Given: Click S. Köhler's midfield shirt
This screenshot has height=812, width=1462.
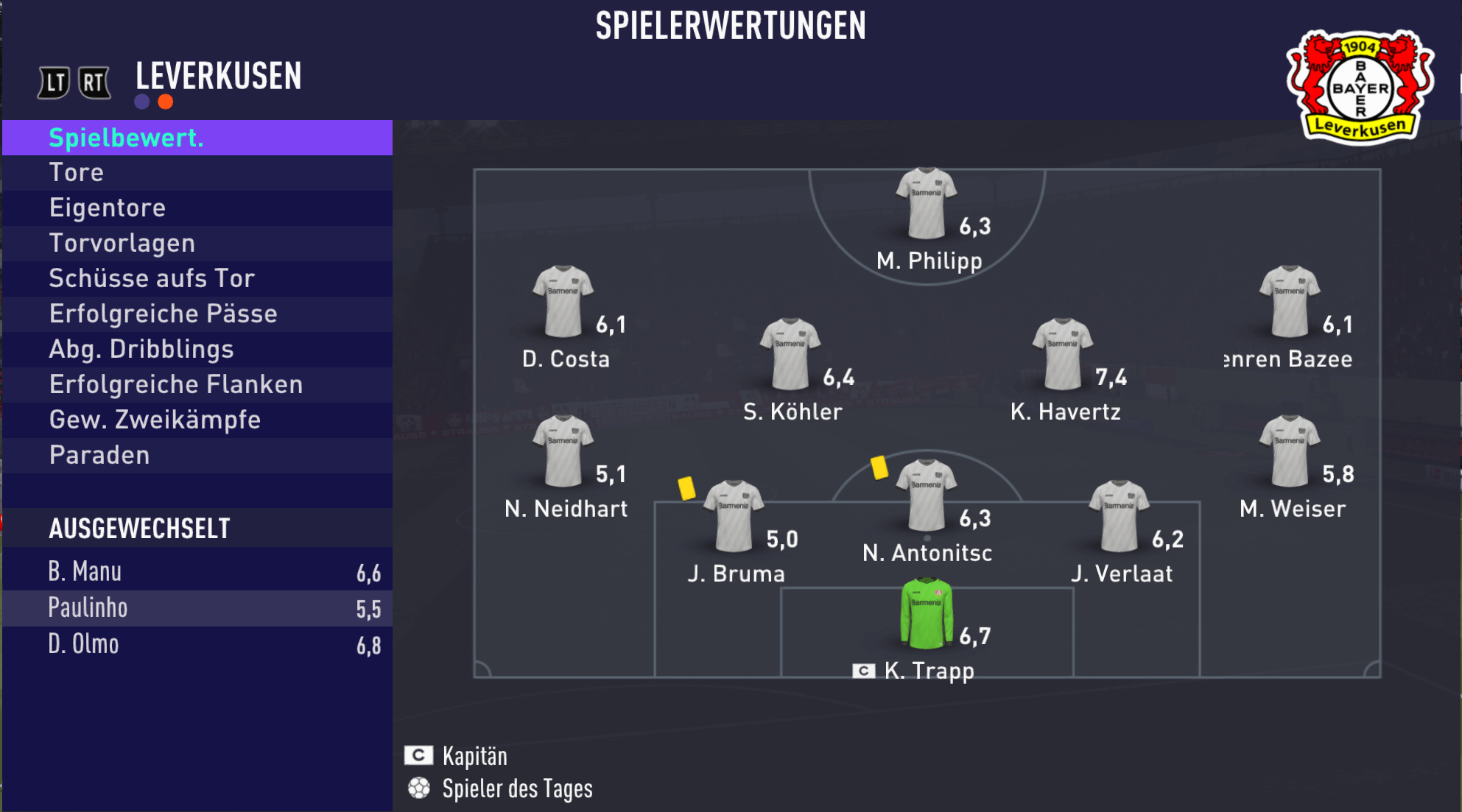Looking at the screenshot, I should pyautogui.click(x=790, y=354).
